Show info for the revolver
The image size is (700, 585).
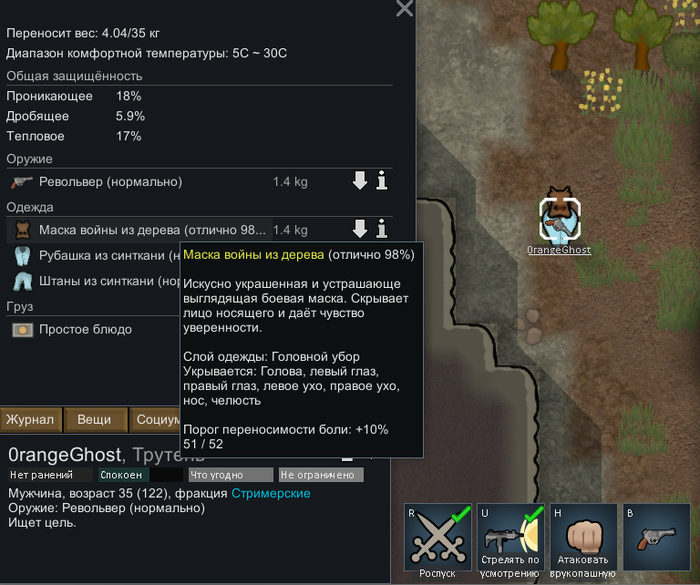[x=381, y=181]
